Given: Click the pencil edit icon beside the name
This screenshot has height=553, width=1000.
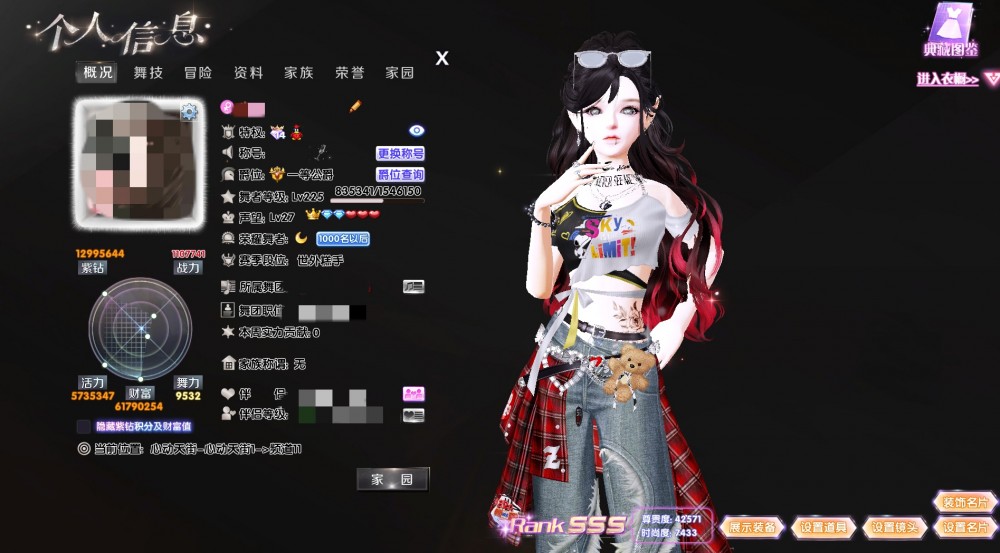Looking at the screenshot, I should click(355, 106).
